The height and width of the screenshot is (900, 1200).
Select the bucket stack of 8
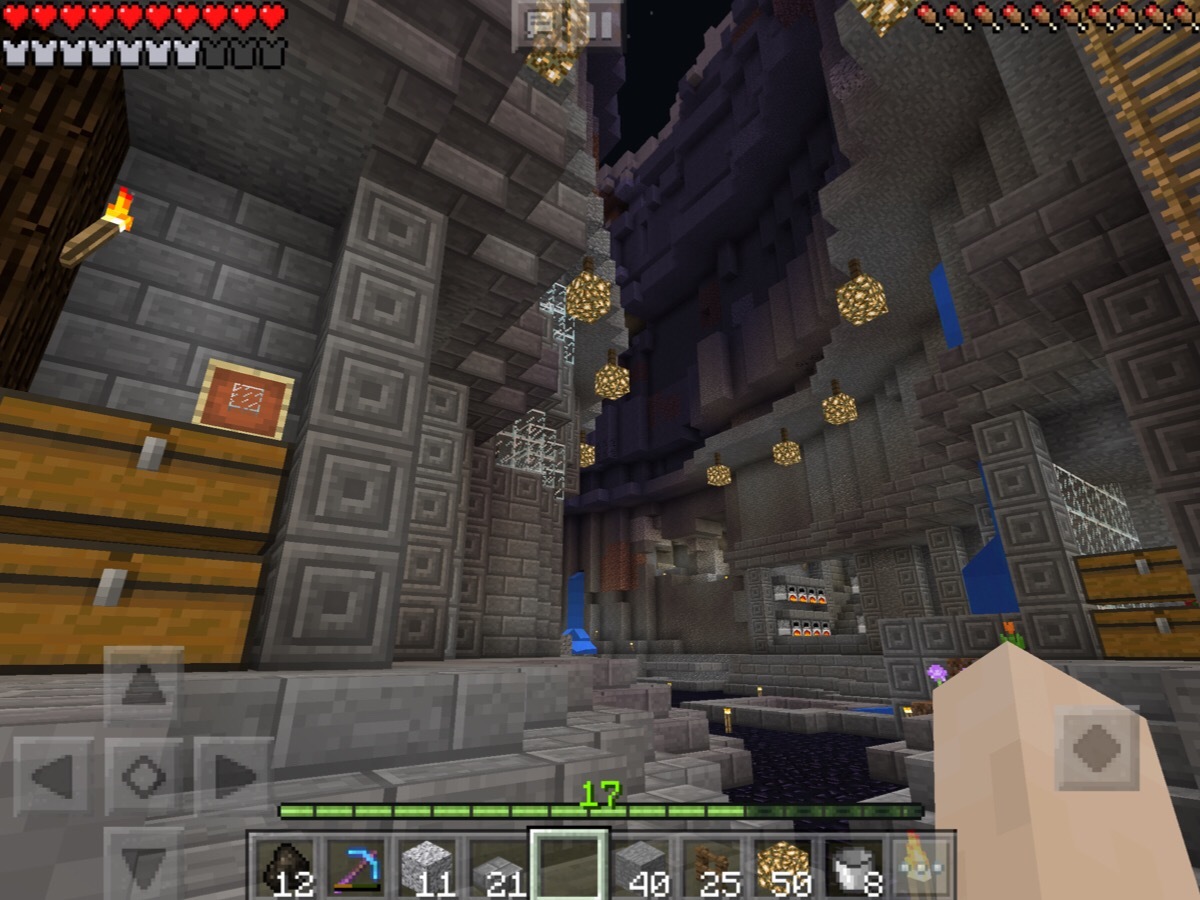click(x=853, y=867)
